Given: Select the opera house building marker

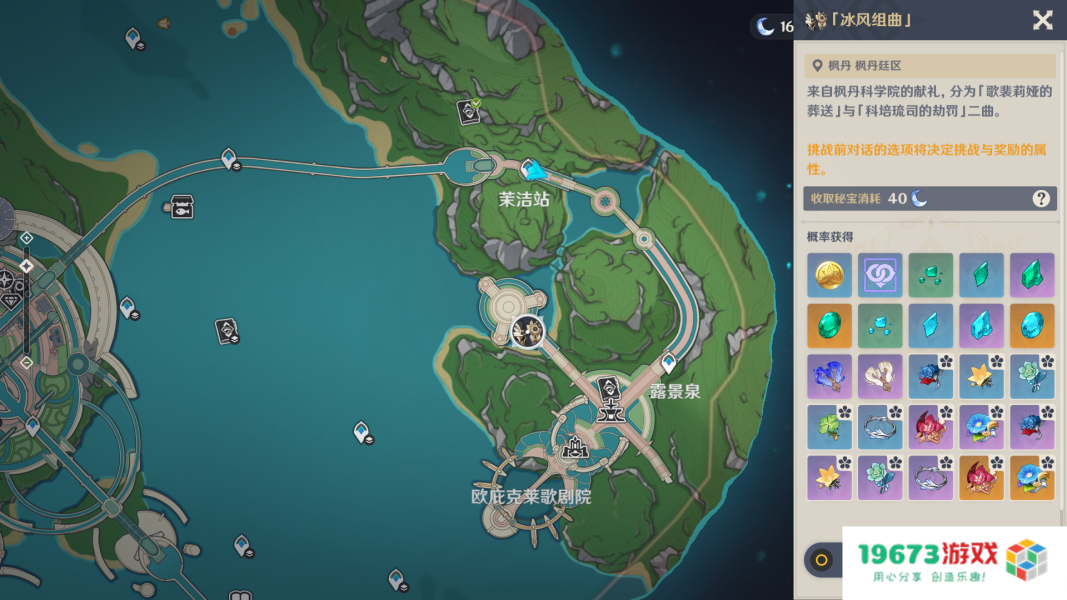Looking at the screenshot, I should pyautogui.click(x=575, y=449).
